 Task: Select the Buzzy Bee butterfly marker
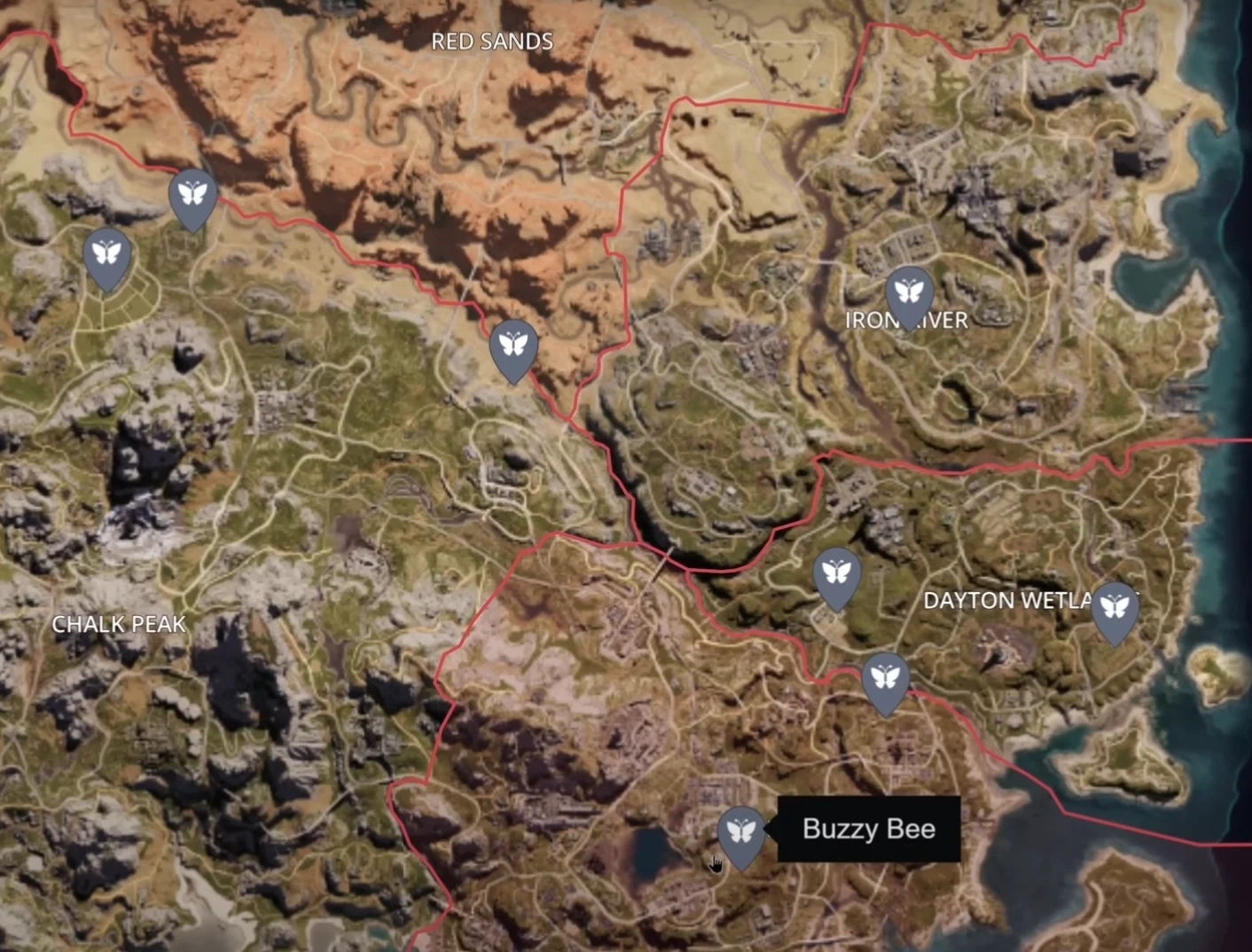741,832
